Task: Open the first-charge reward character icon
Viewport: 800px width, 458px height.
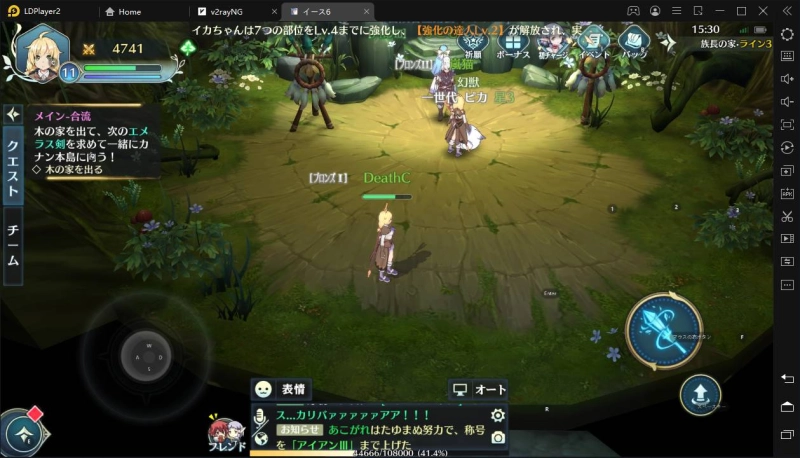Action: (552, 42)
